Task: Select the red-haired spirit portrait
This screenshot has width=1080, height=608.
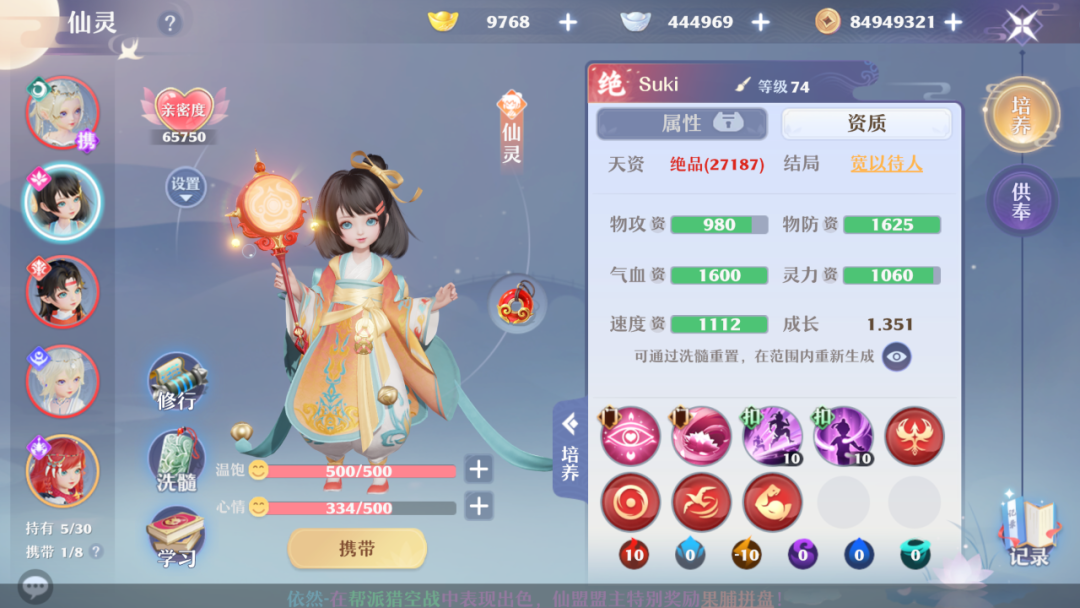Action: click(62, 471)
